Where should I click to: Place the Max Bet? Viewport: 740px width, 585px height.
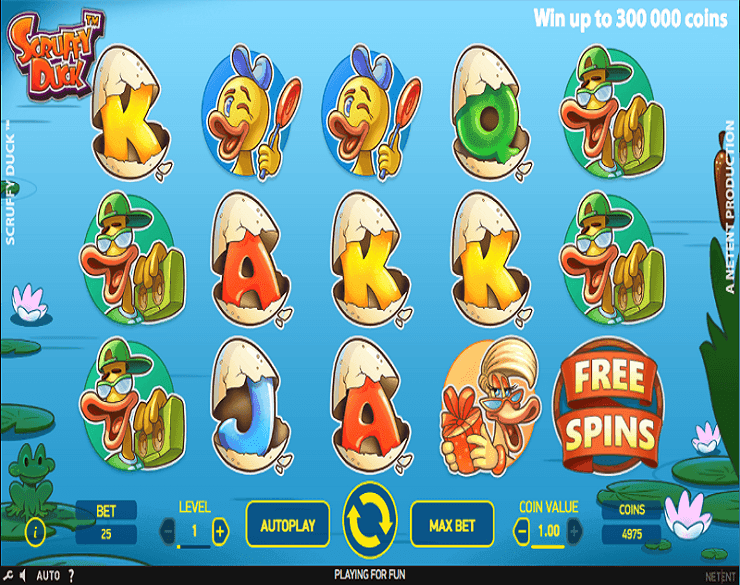click(452, 525)
